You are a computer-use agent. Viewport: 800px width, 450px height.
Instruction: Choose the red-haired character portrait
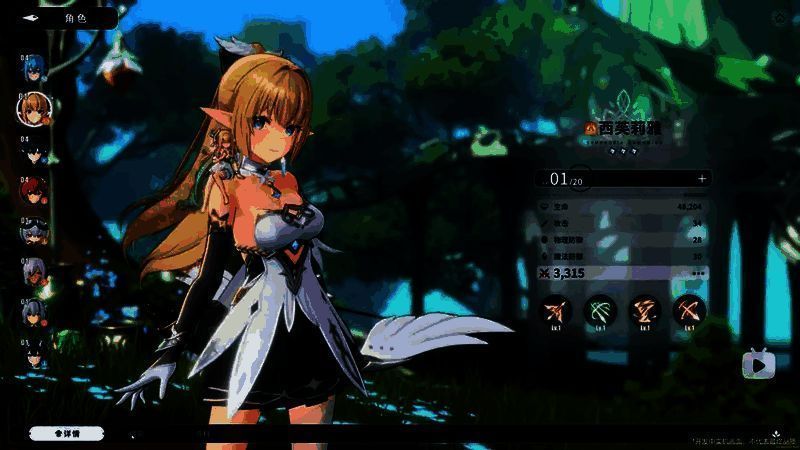click(34, 191)
